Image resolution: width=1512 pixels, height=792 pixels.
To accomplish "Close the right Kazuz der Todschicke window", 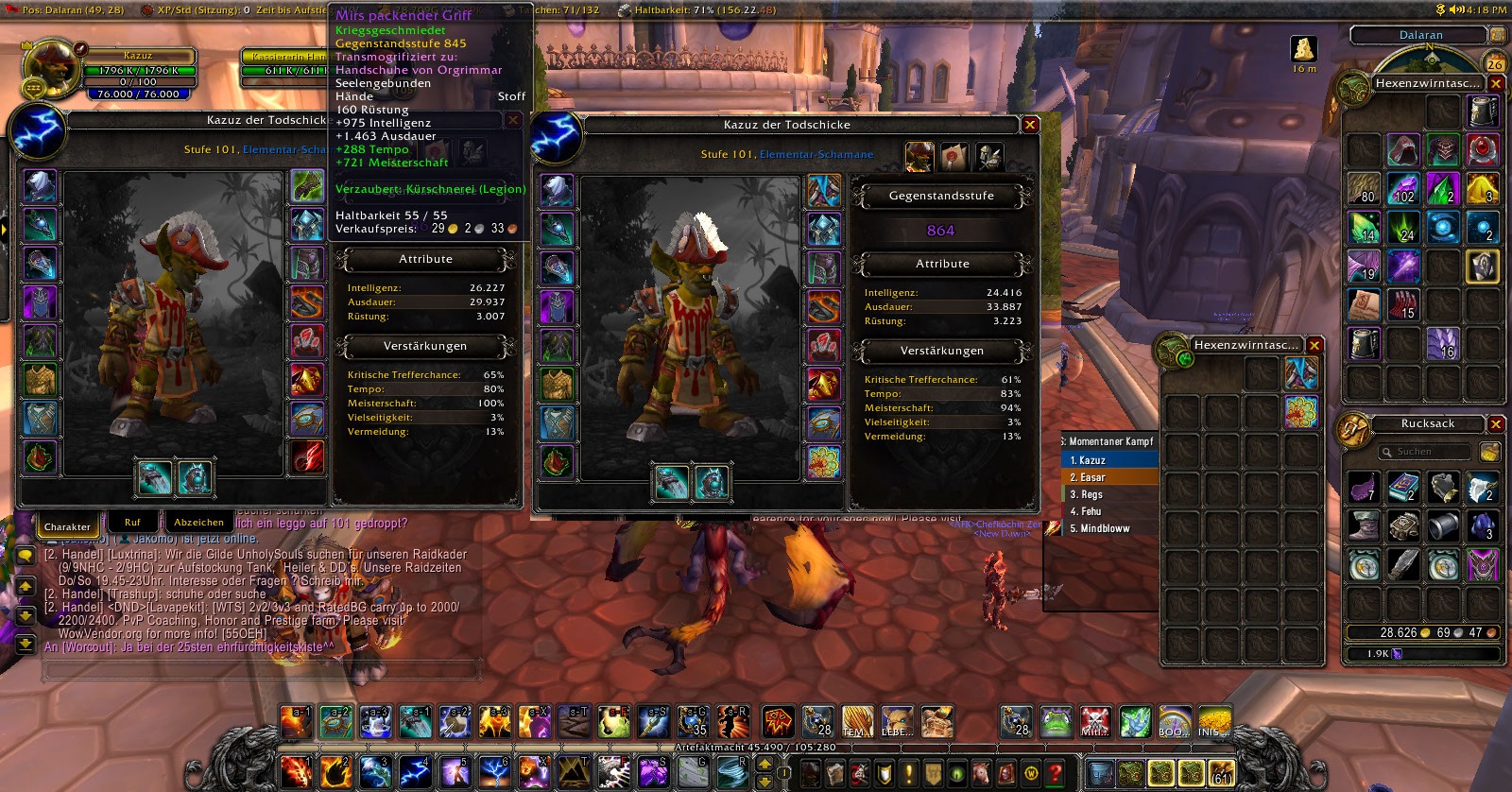I will coord(1030,125).
